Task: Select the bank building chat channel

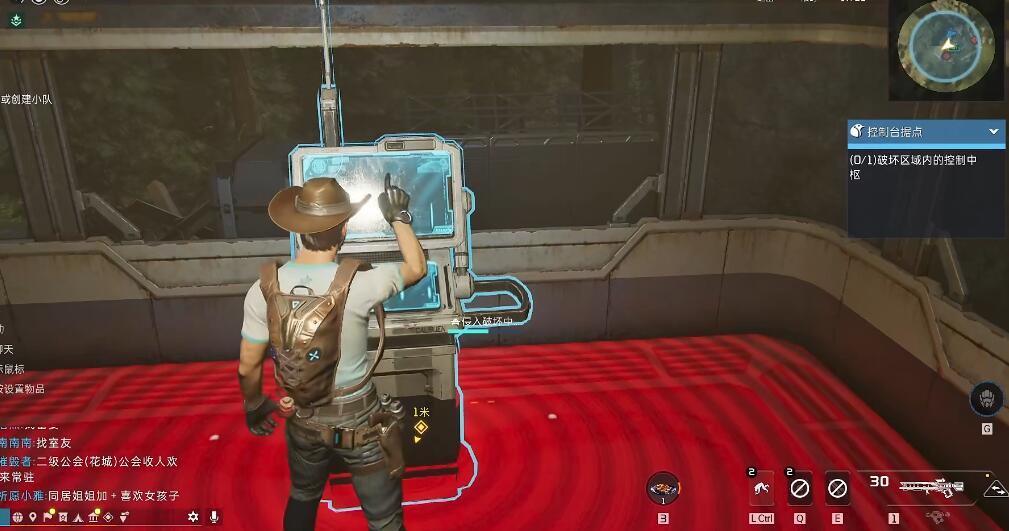Action: (93, 517)
